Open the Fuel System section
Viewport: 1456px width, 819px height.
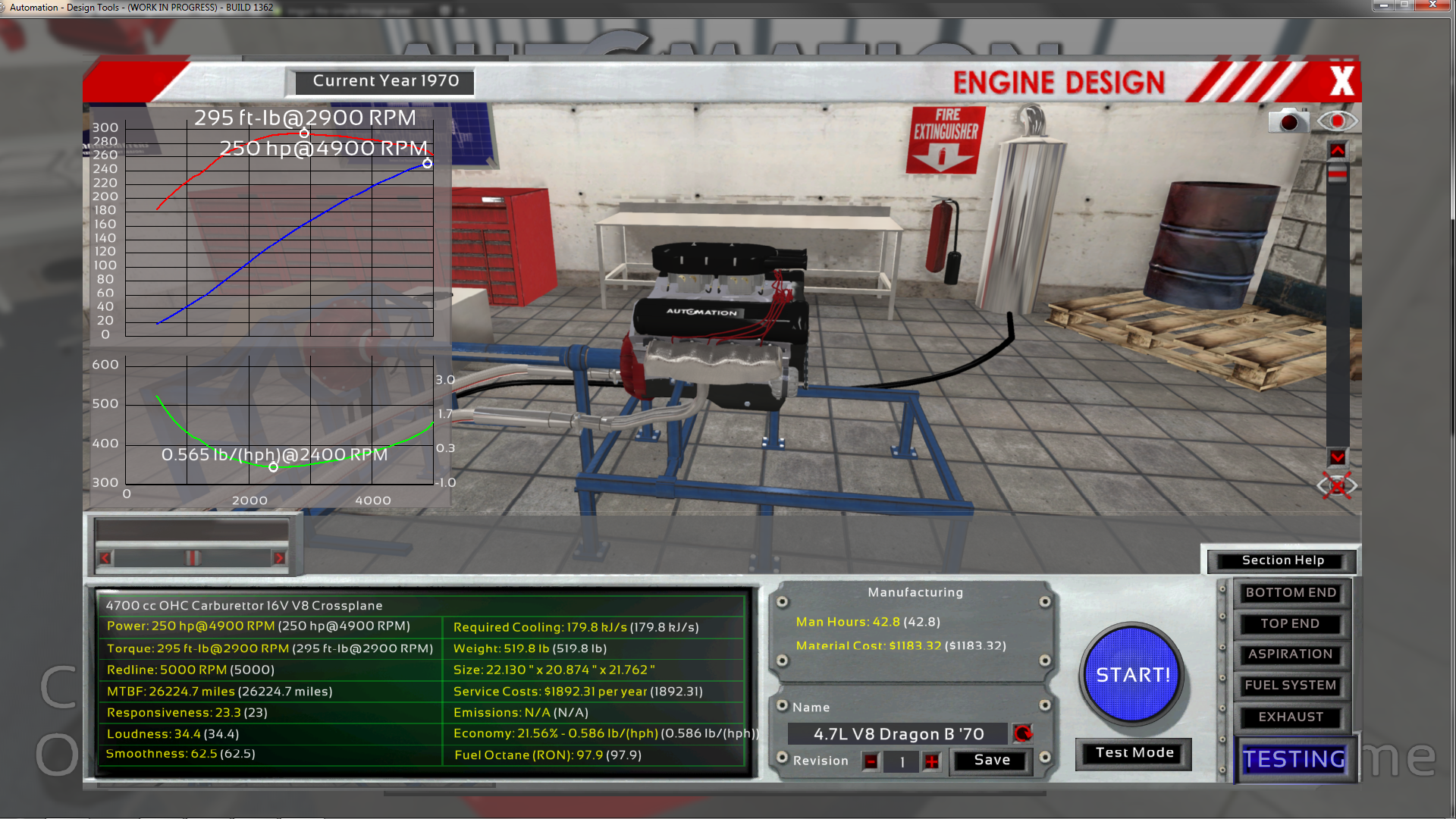(1290, 686)
